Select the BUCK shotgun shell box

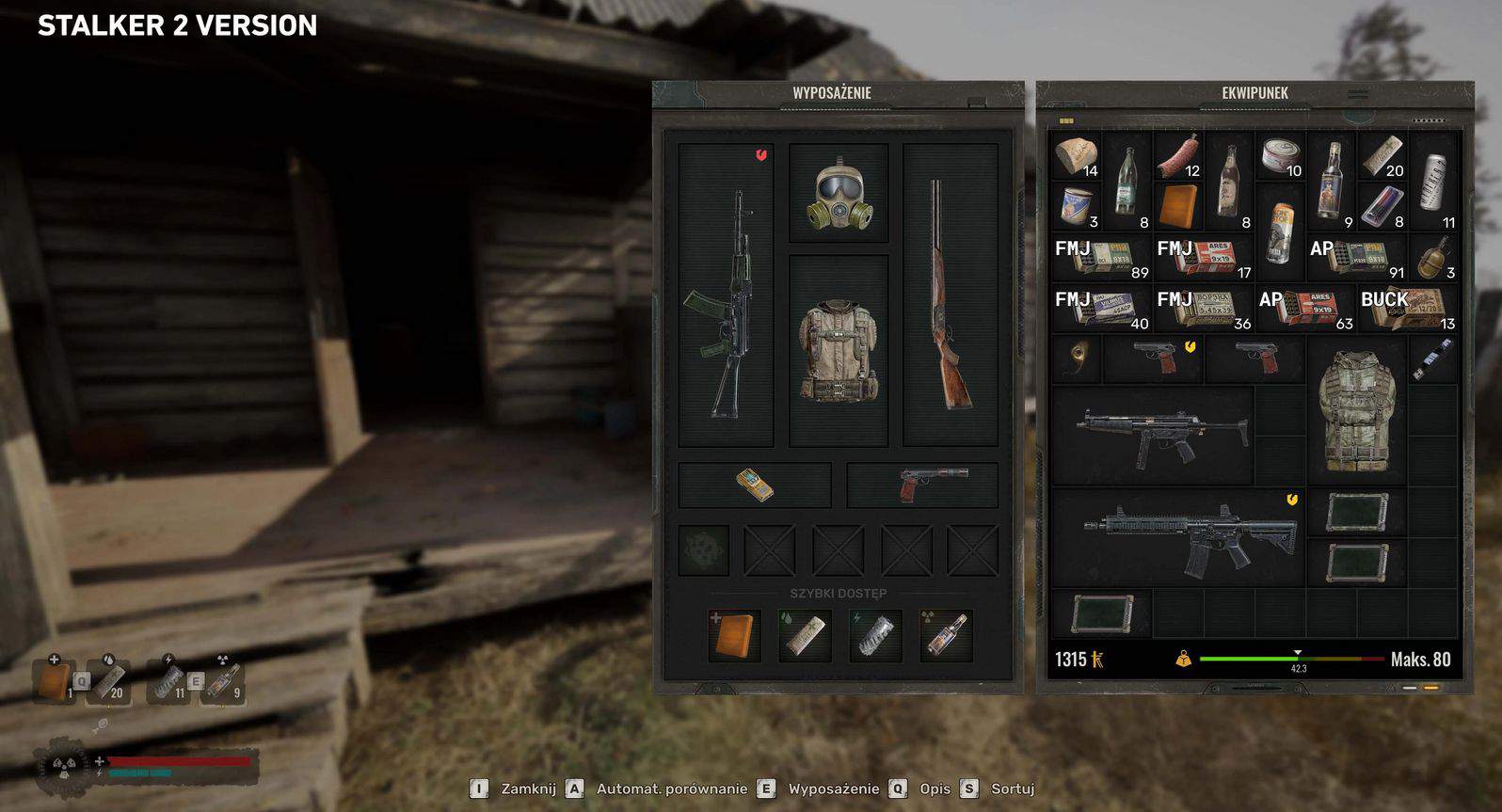pyautogui.click(x=1407, y=309)
